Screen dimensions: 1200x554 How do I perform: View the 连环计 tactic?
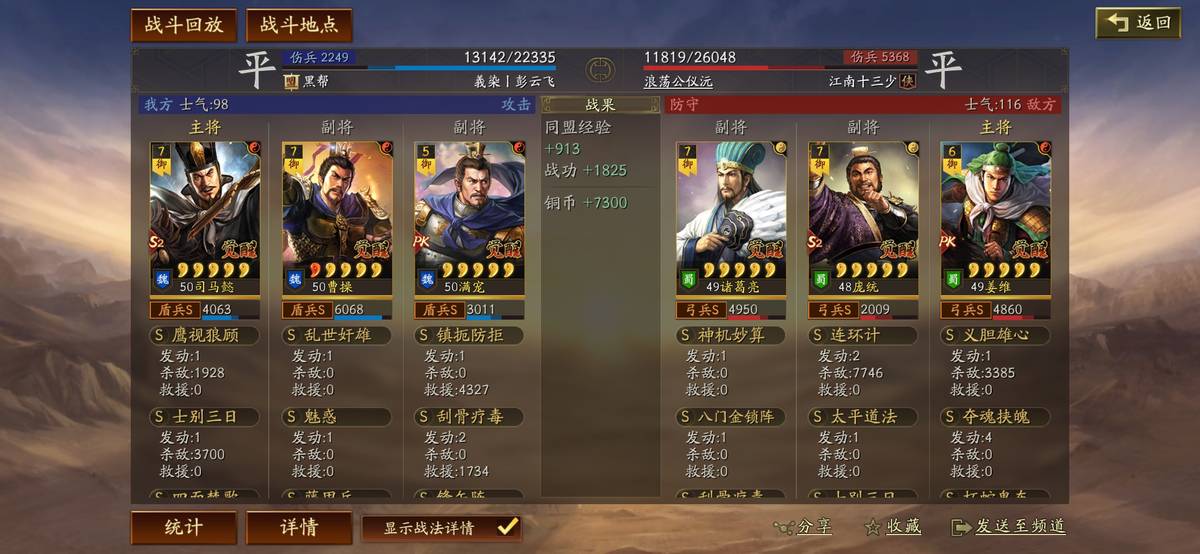click(x=862, y=335)
